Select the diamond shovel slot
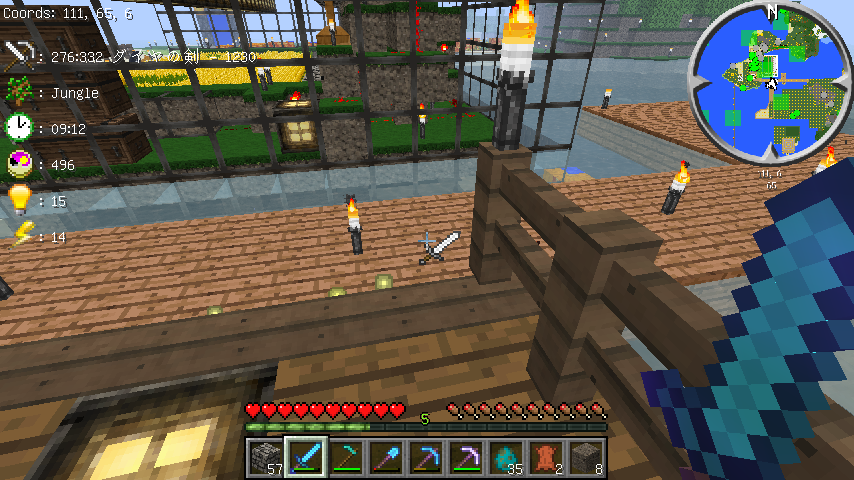The height and width of the screenshot is (480, 854). pyautogui.click(x=386, y=458)
